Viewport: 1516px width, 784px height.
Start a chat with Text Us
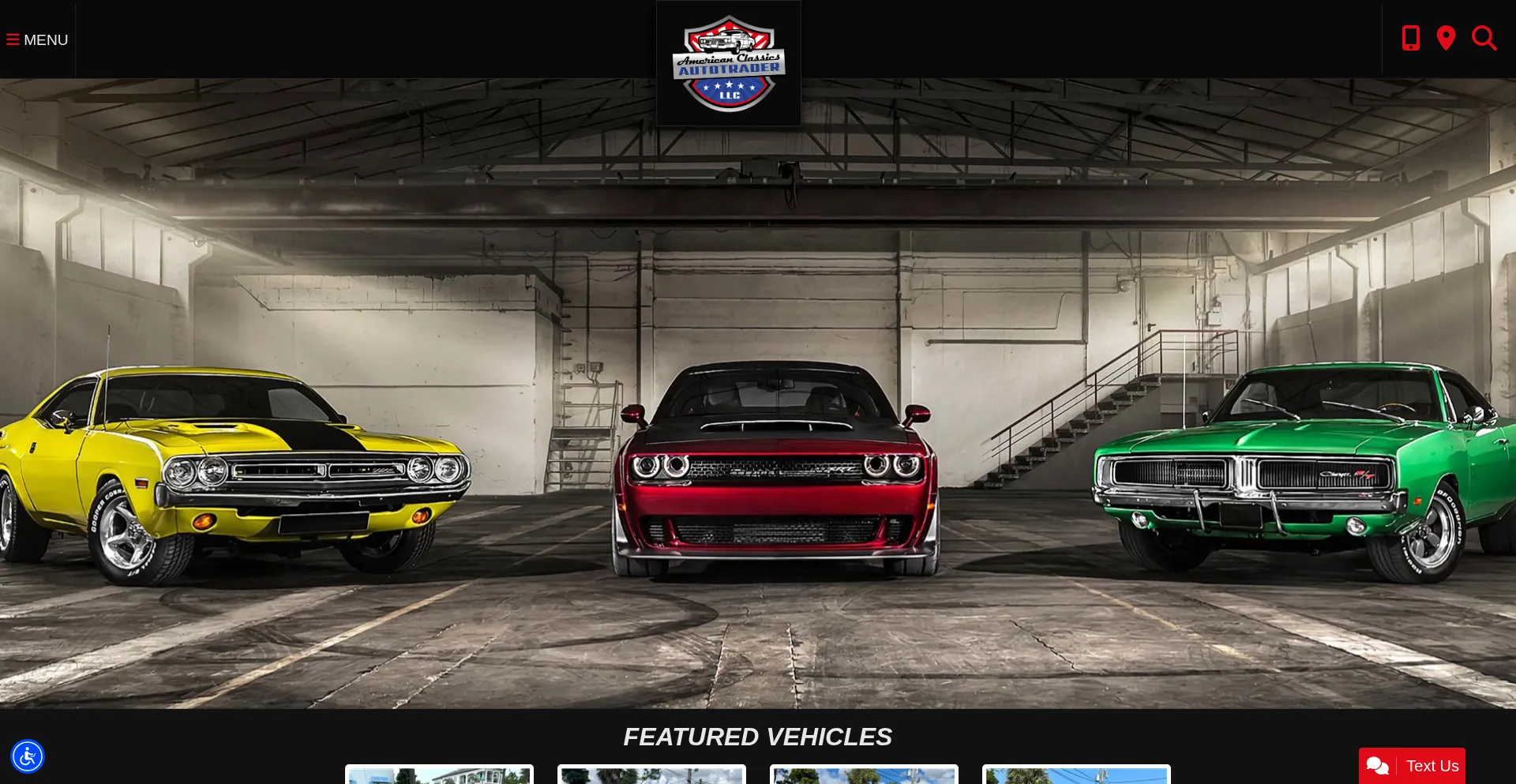[1412, 766]
